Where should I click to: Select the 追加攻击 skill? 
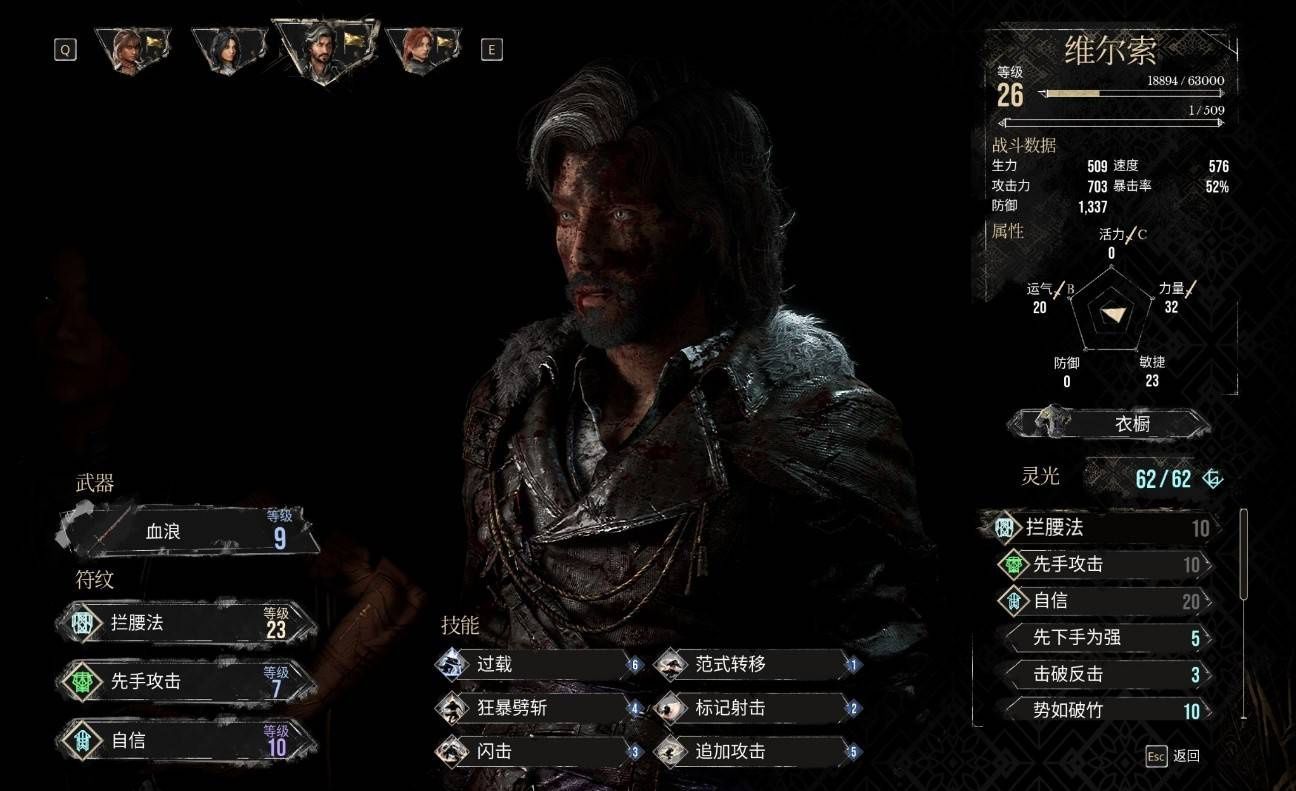(x=757, y=751)
